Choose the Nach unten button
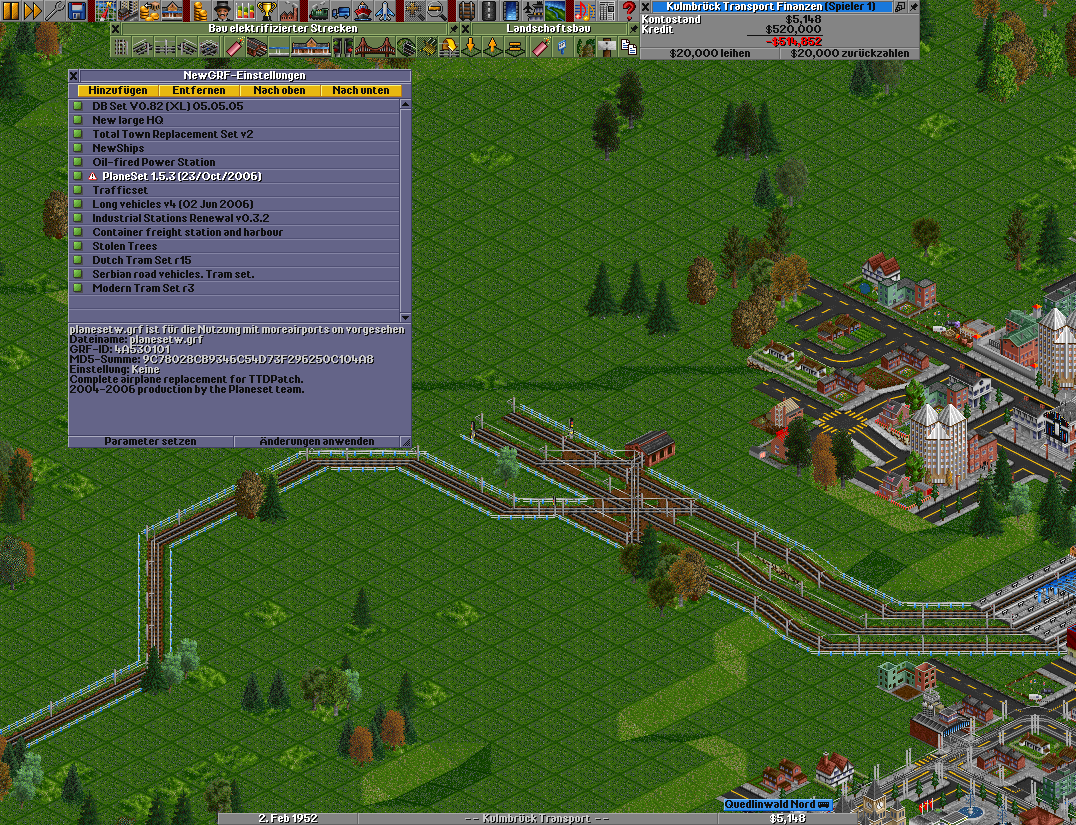The width and height of the screenshot is (1076, 825). click(361, 91)
